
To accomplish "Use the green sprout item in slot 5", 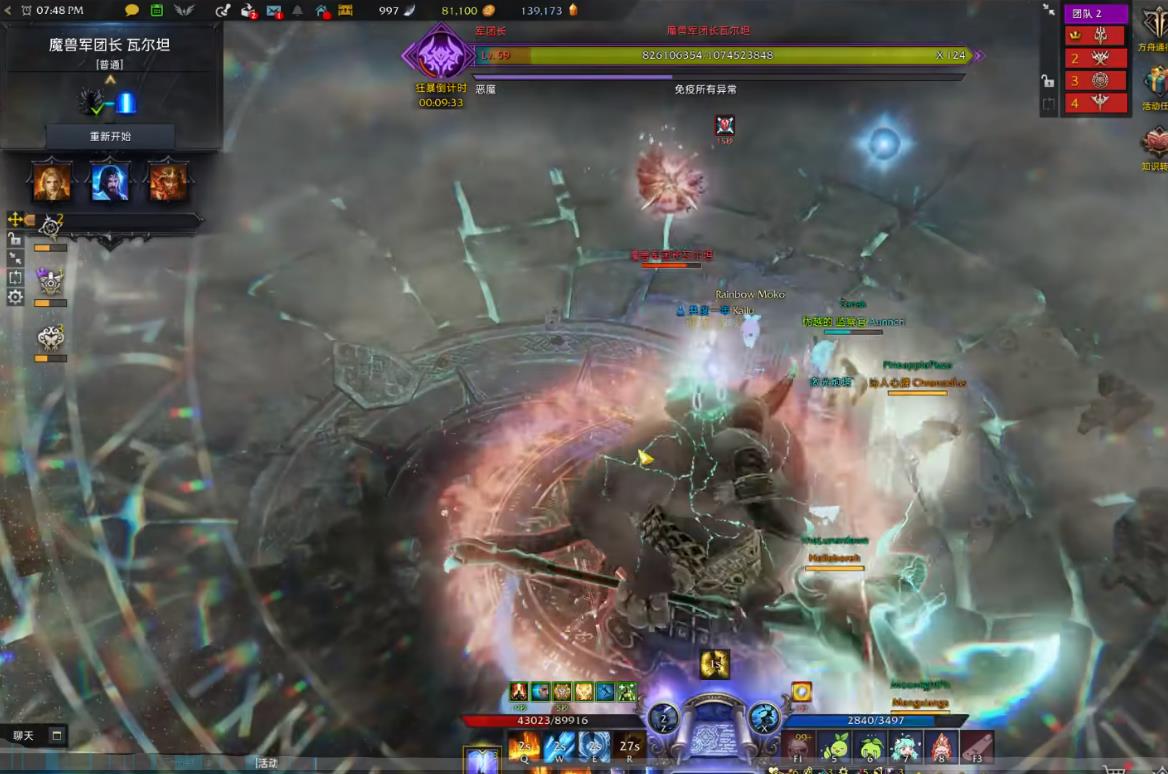I will tap(835, 746).
